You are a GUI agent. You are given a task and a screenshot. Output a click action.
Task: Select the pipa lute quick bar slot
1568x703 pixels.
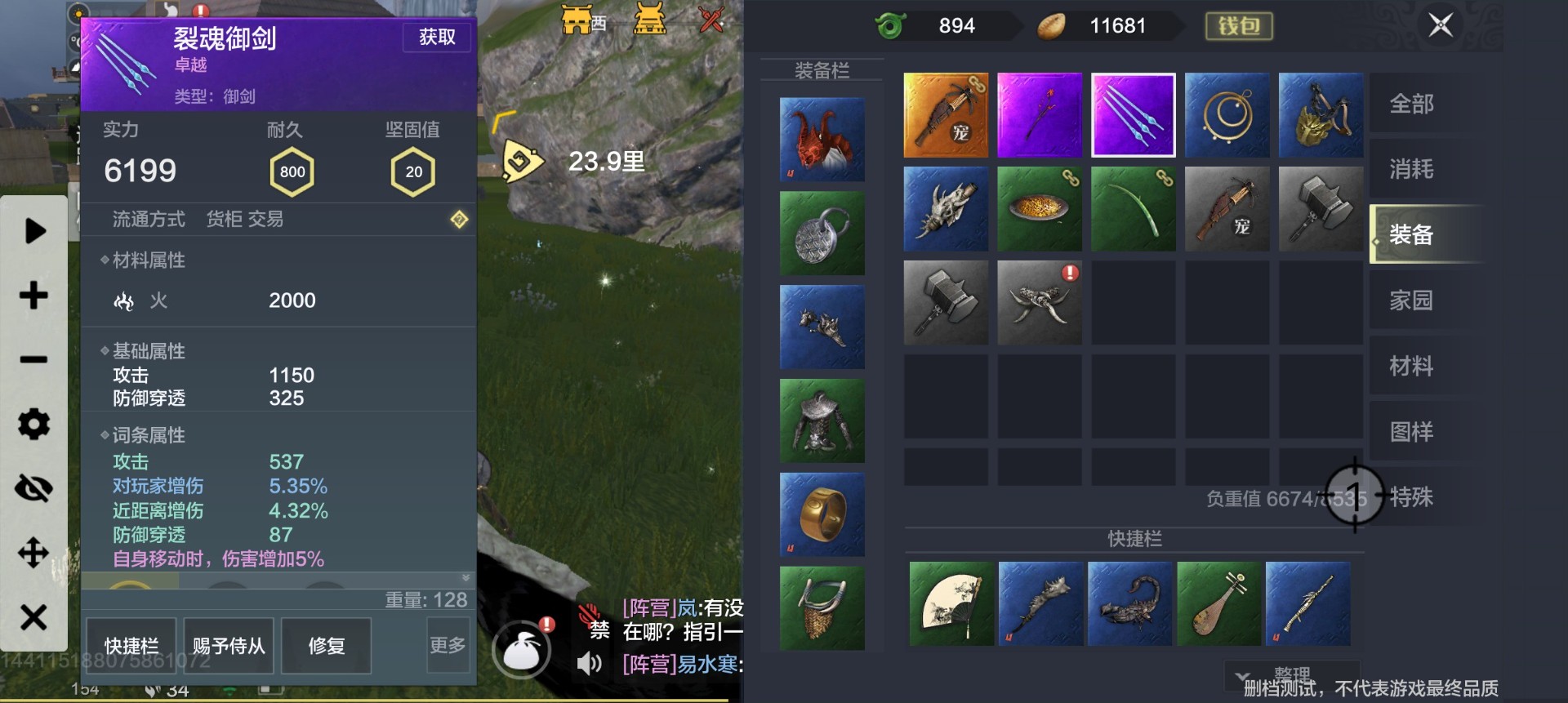pos(1218,604)
